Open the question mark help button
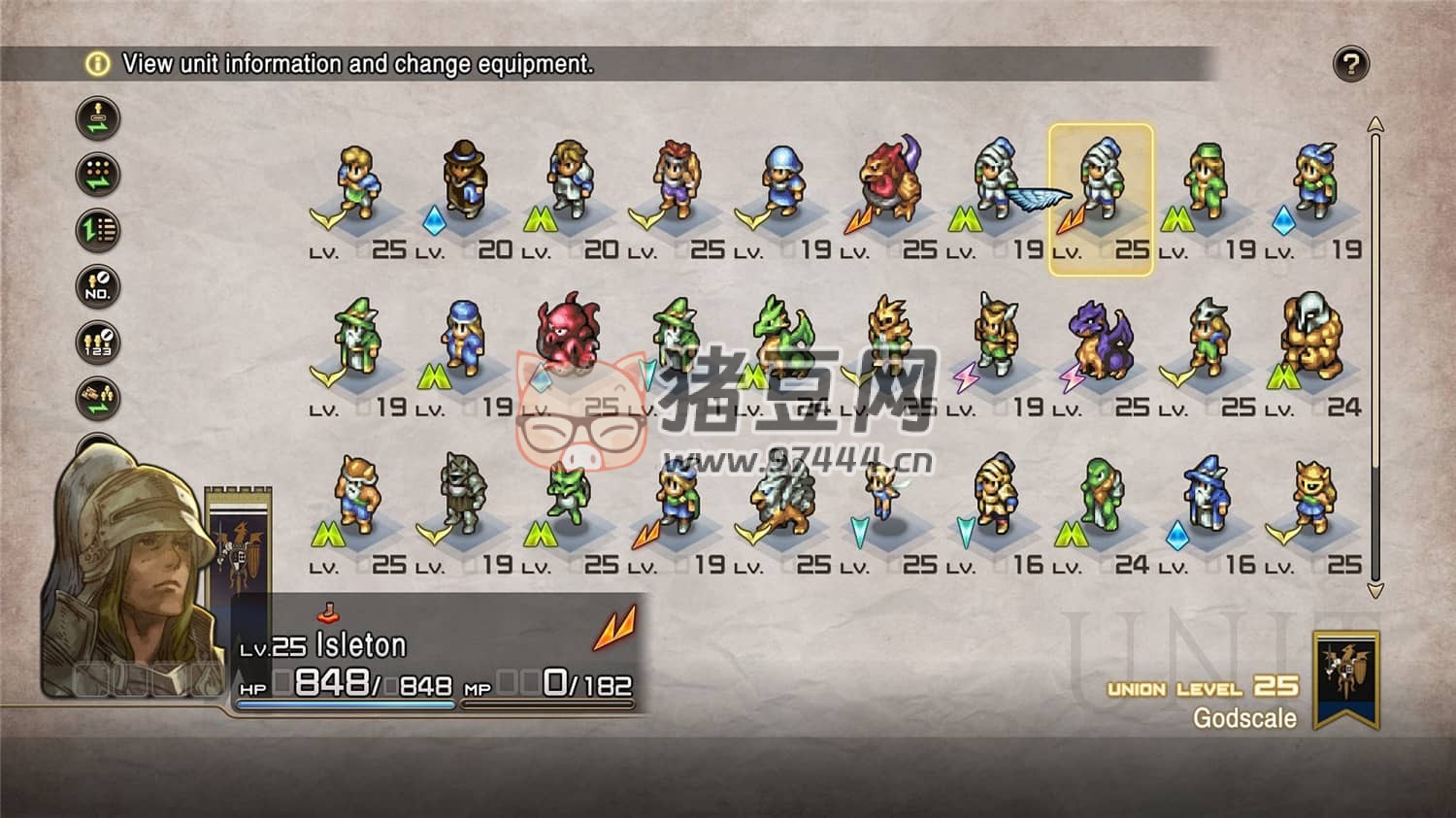The image size is (1456, 818). point(1350,64)
